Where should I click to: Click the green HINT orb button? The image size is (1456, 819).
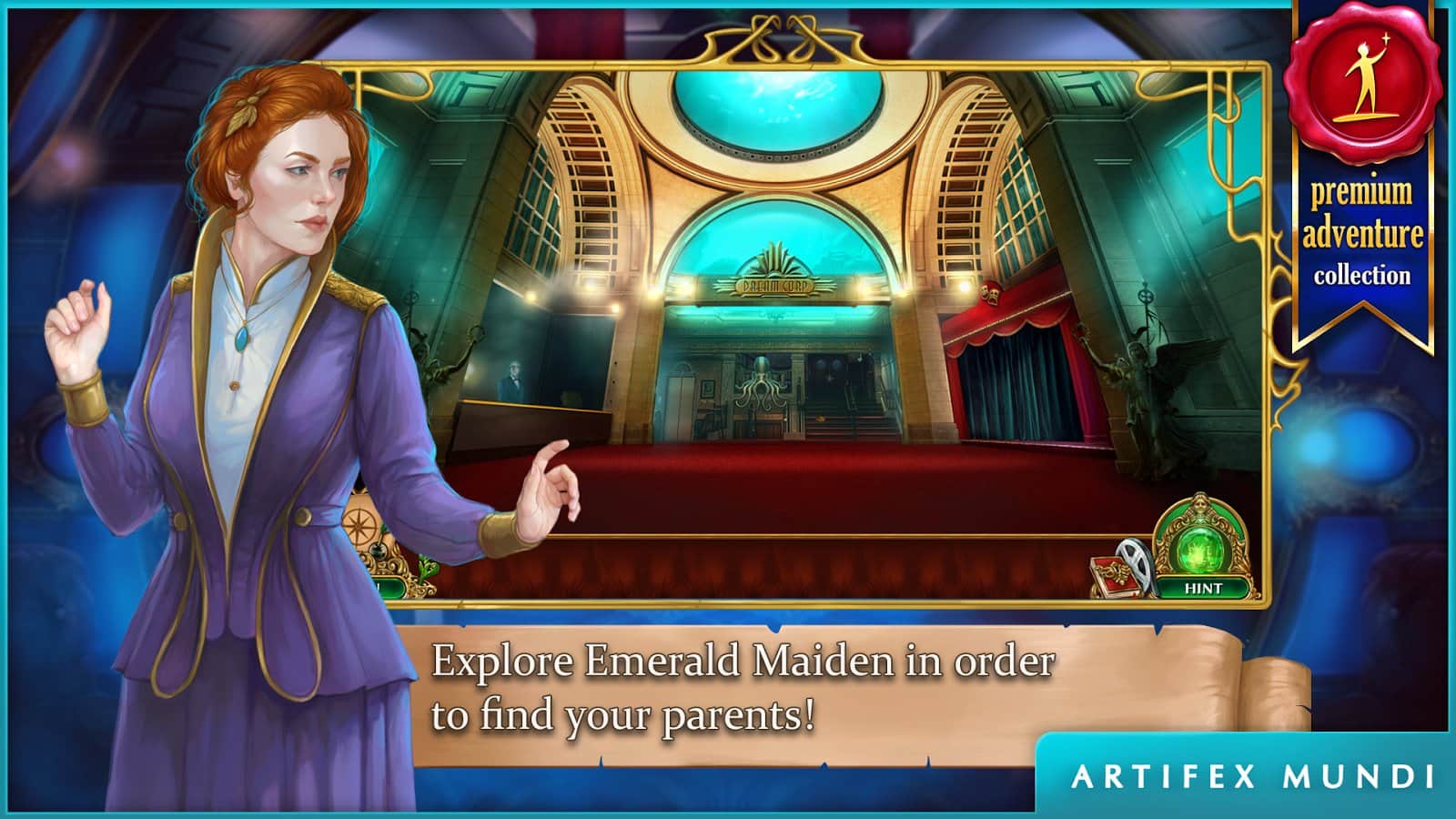(x=1203, y=588)
